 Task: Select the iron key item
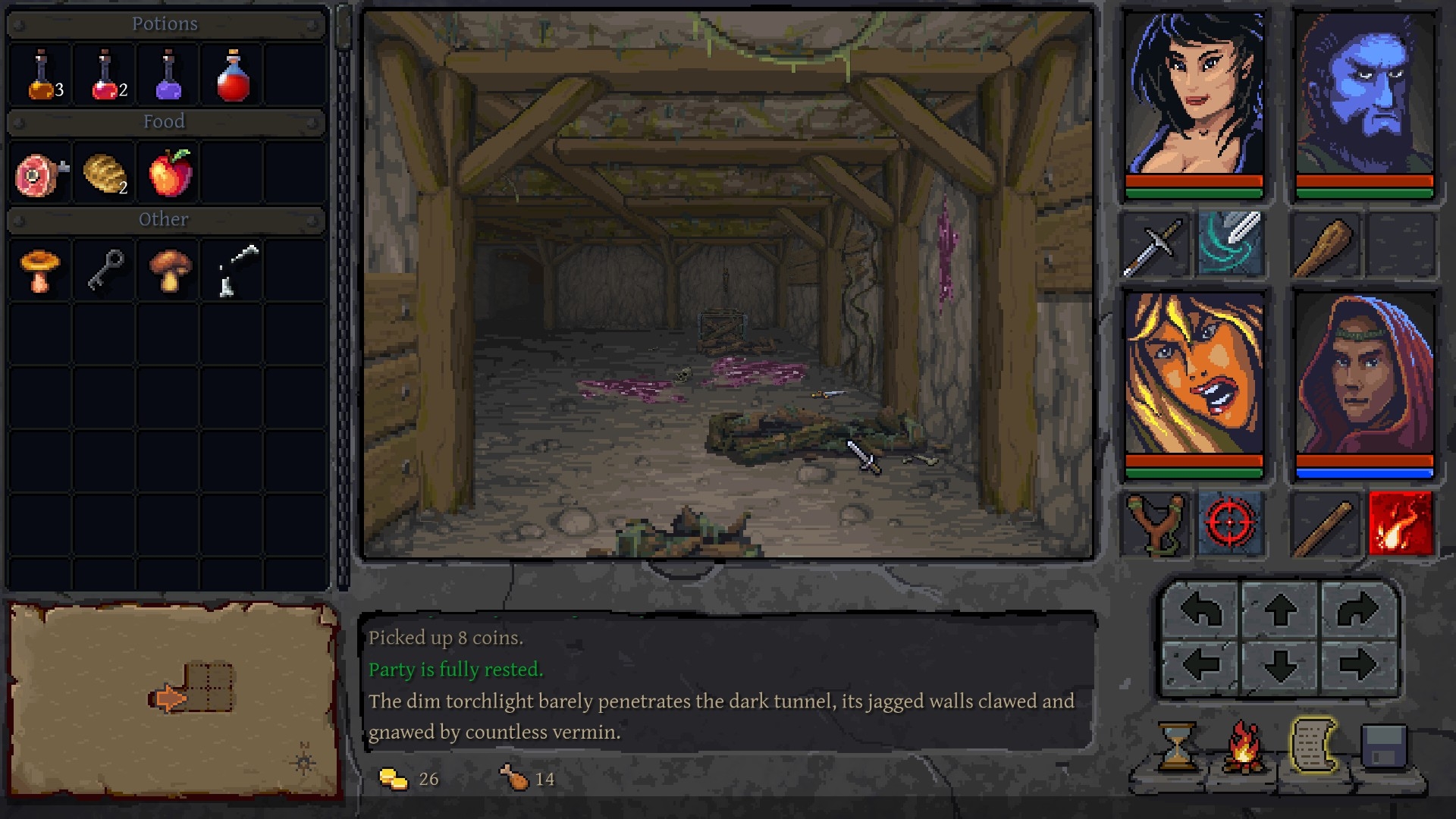[x=105, y=271]
